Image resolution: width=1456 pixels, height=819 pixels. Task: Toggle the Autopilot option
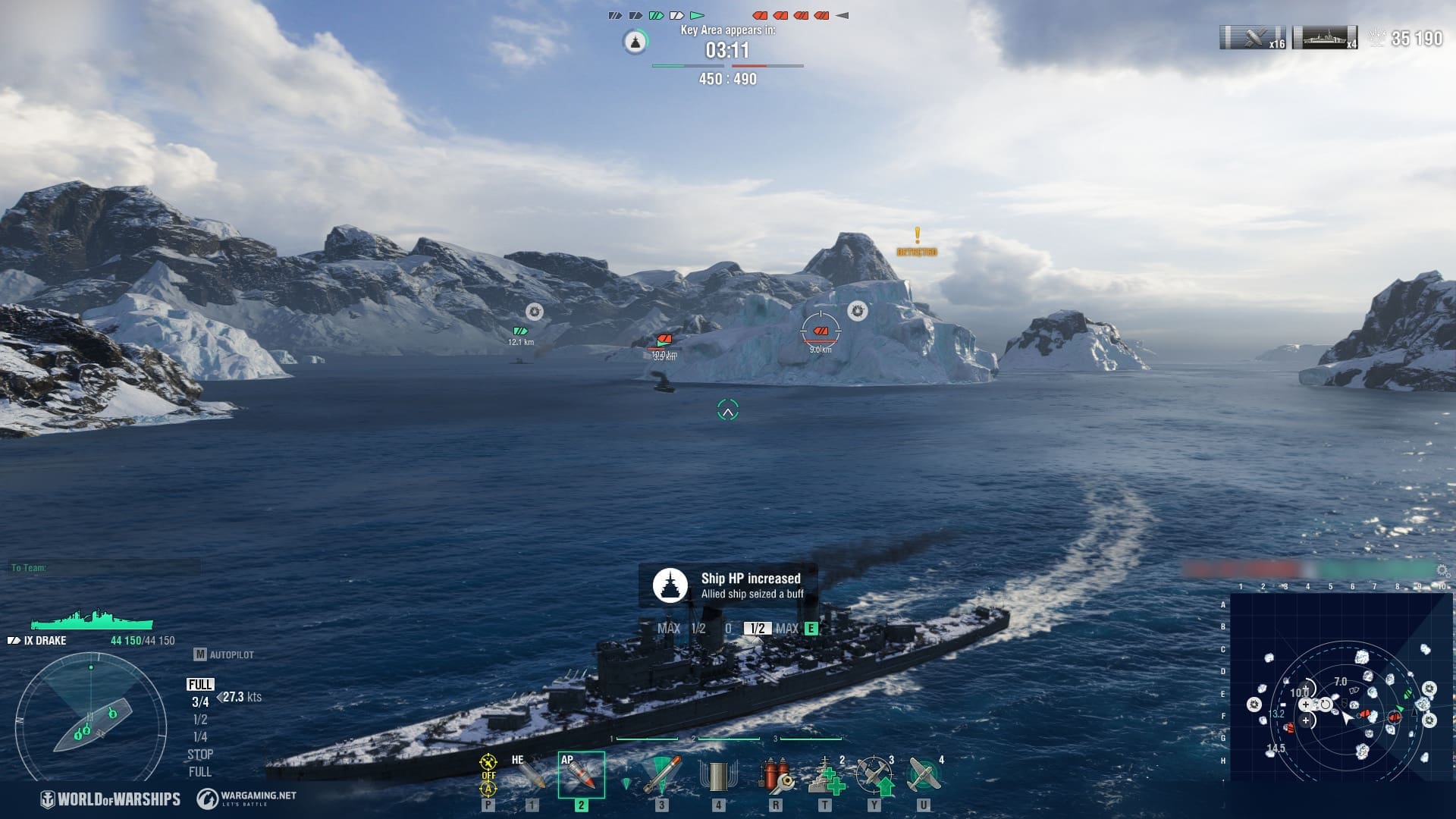pyautogui.click(x=224, y=654)
